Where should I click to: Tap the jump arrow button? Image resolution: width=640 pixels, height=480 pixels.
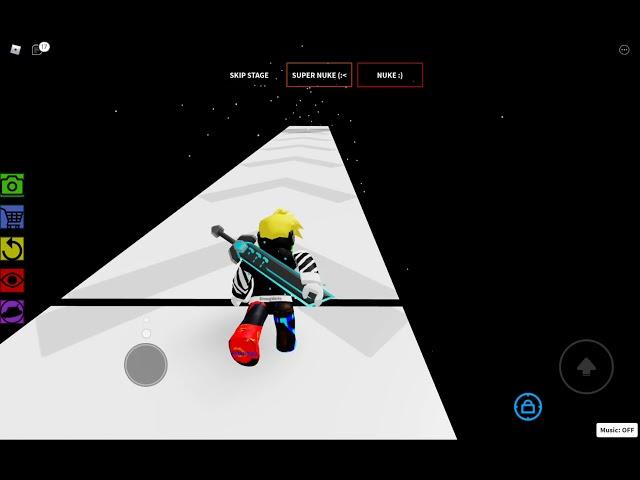pyautogui.click(x=586, y=367)
